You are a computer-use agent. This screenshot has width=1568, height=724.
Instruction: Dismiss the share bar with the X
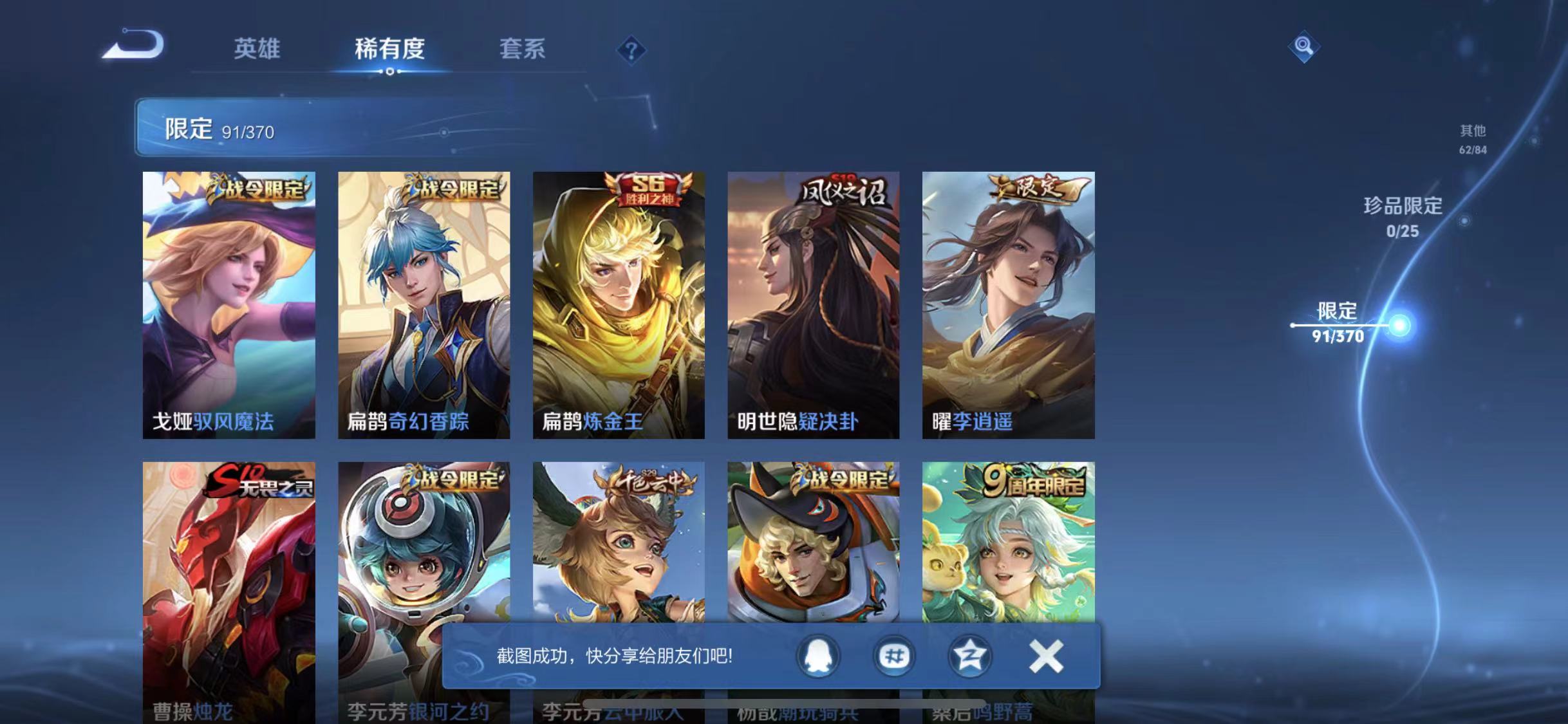(x=1047, y=657)
